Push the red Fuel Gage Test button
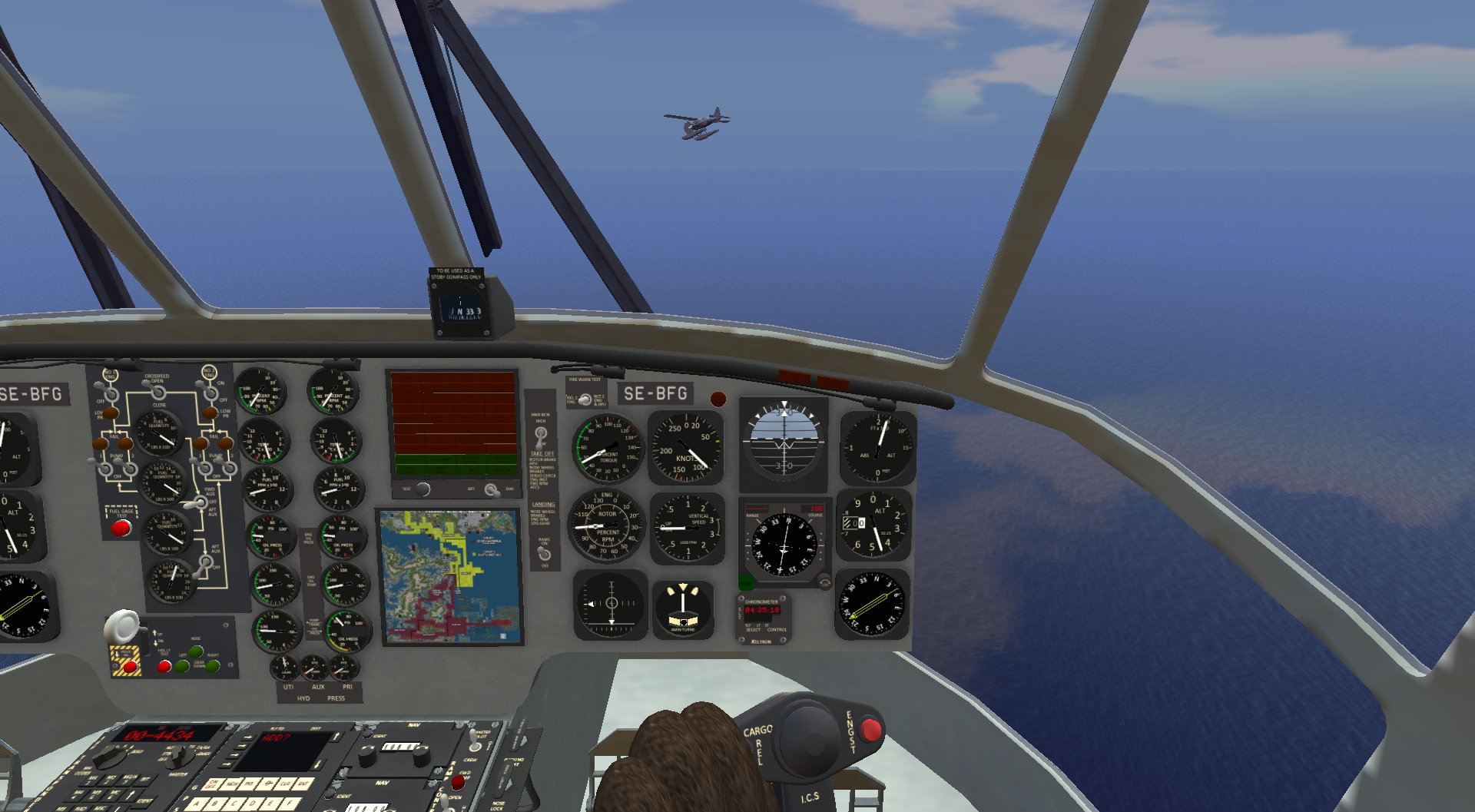 coord(121,528)
